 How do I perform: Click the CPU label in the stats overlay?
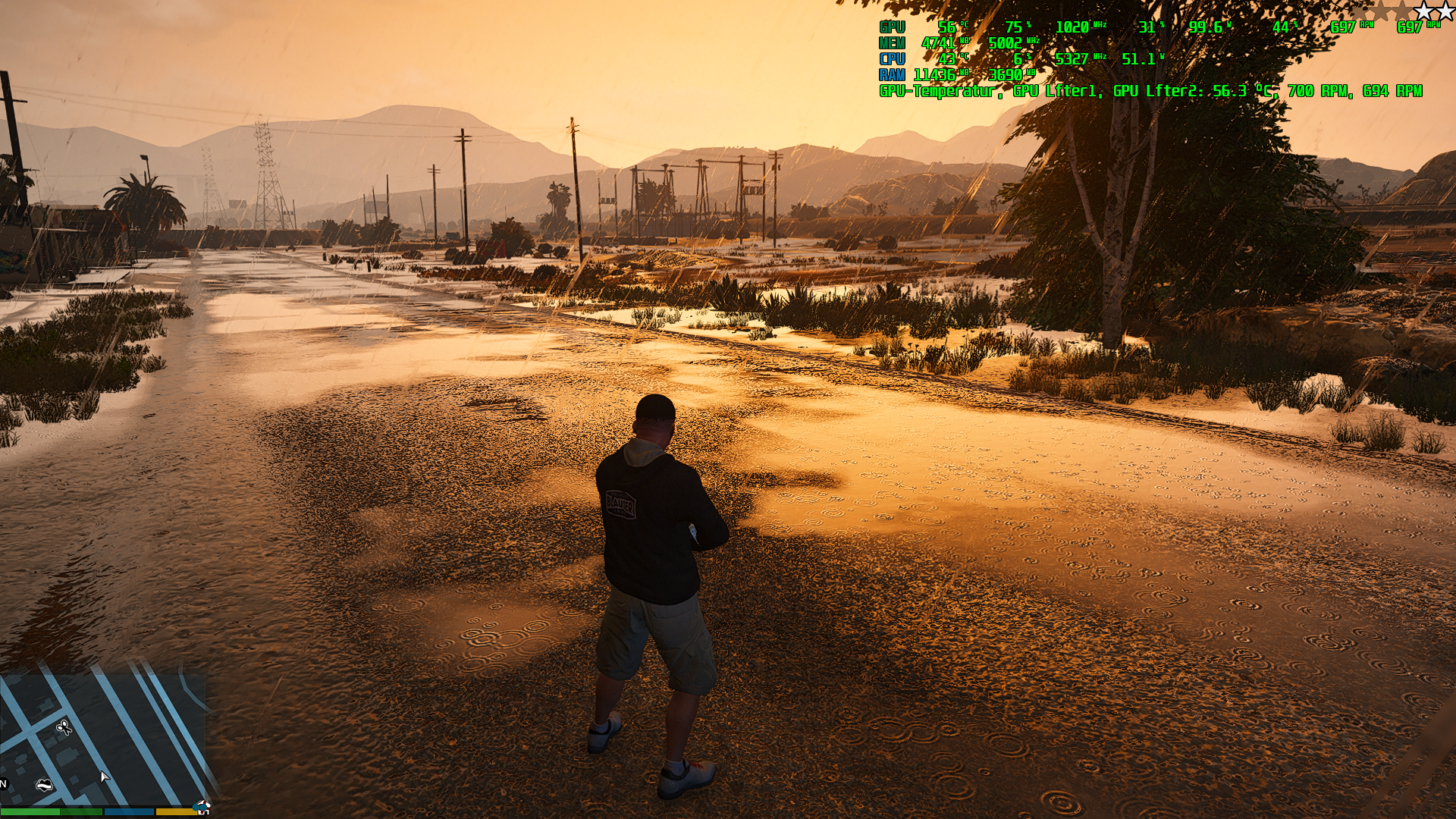[x=893, y=58]
